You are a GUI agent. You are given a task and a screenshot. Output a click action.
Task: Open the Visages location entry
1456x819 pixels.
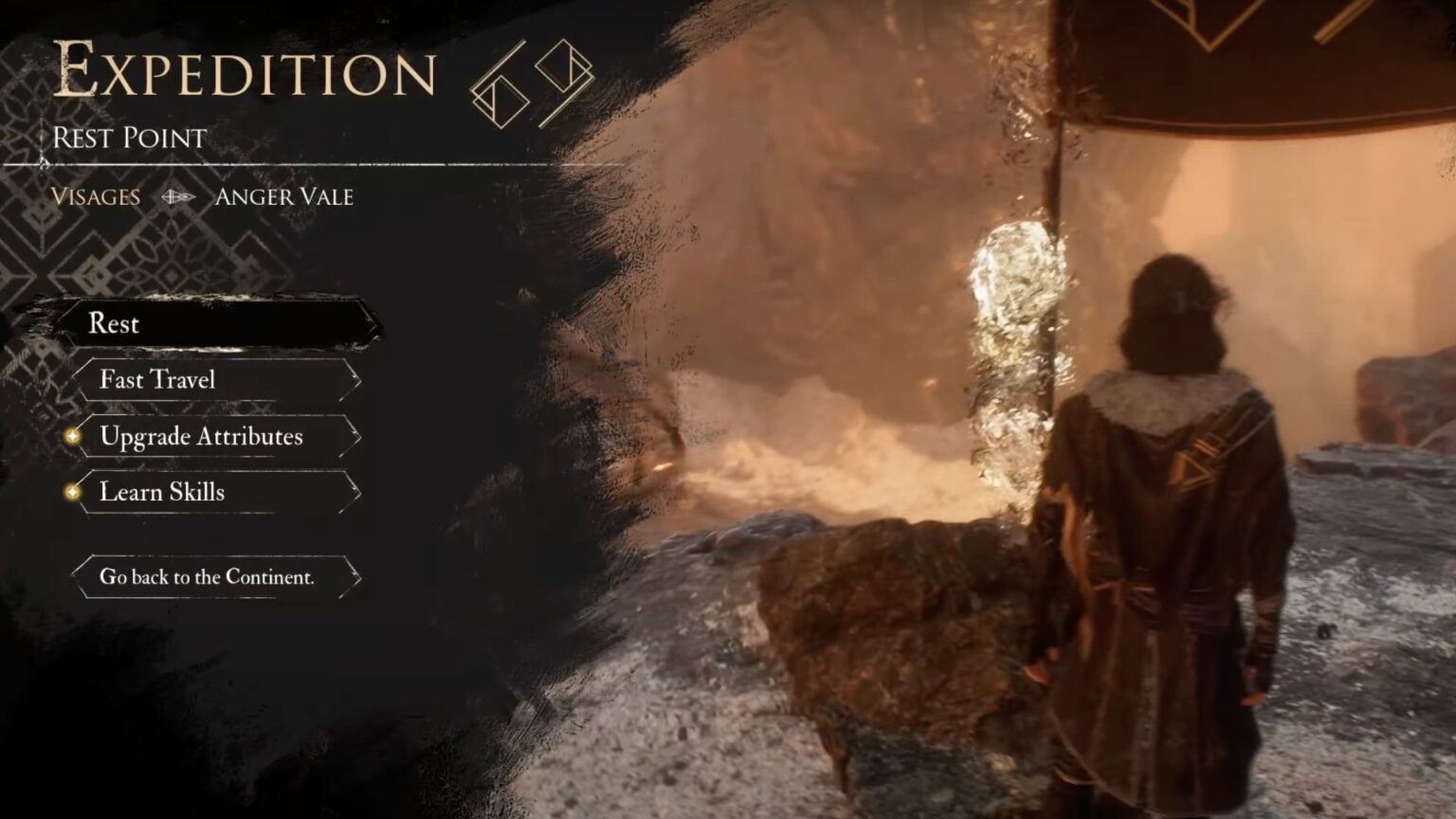pyautogui.click(x=96, y=197)
